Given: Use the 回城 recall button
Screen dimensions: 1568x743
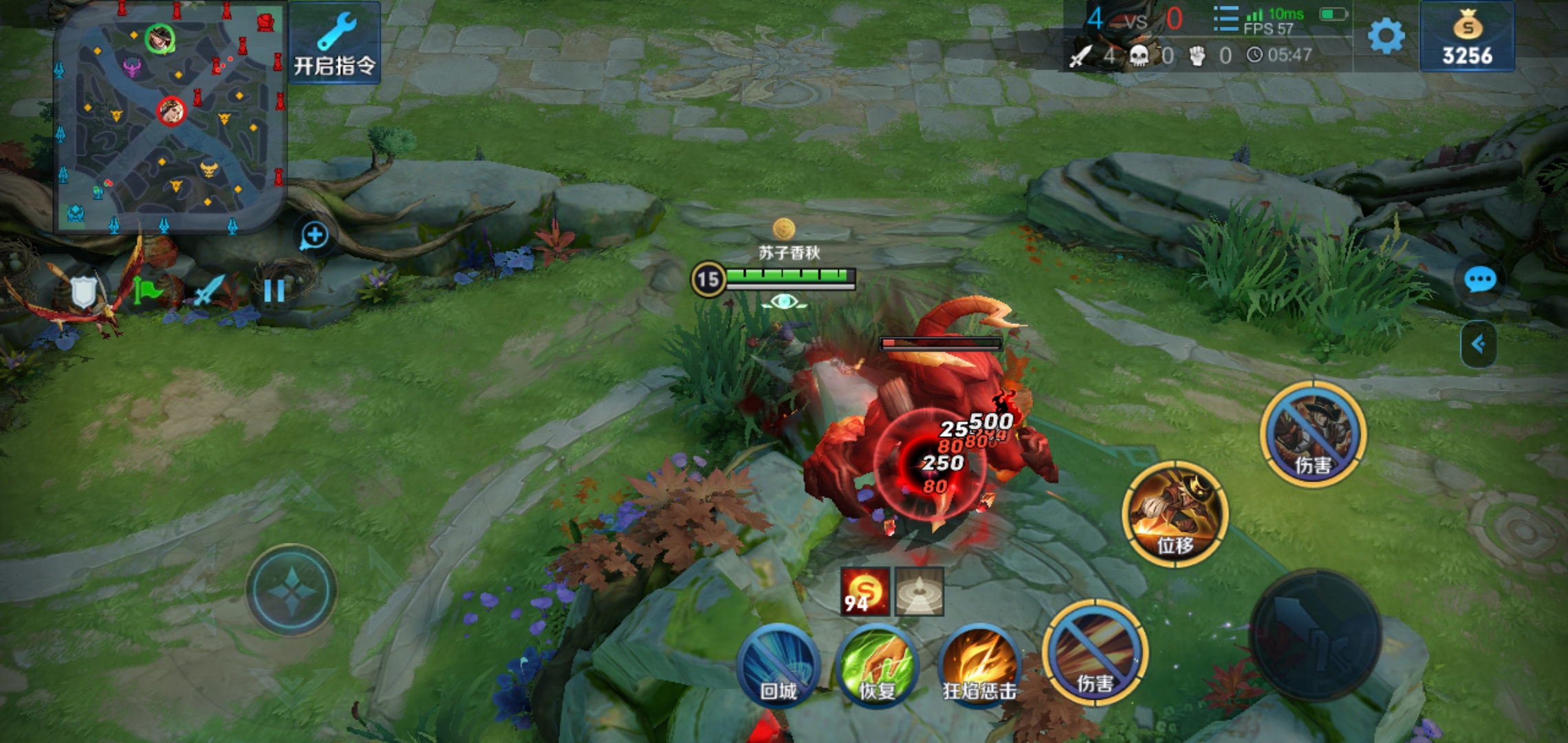Looking at the screenshot, I should pyautogui.click(x=778, y=666).
